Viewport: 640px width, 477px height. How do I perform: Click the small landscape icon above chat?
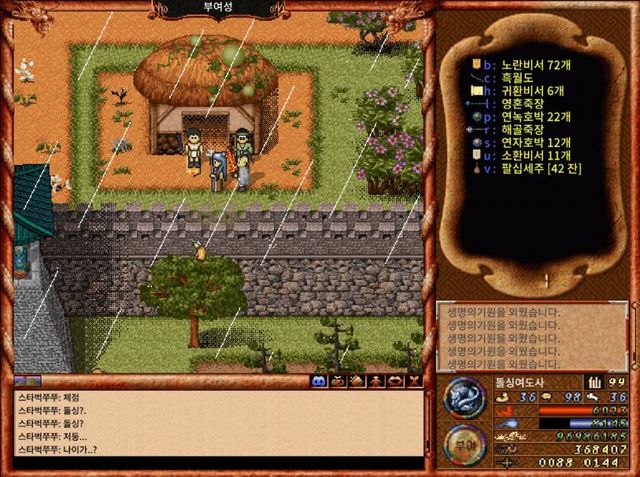tap(27, 381)
